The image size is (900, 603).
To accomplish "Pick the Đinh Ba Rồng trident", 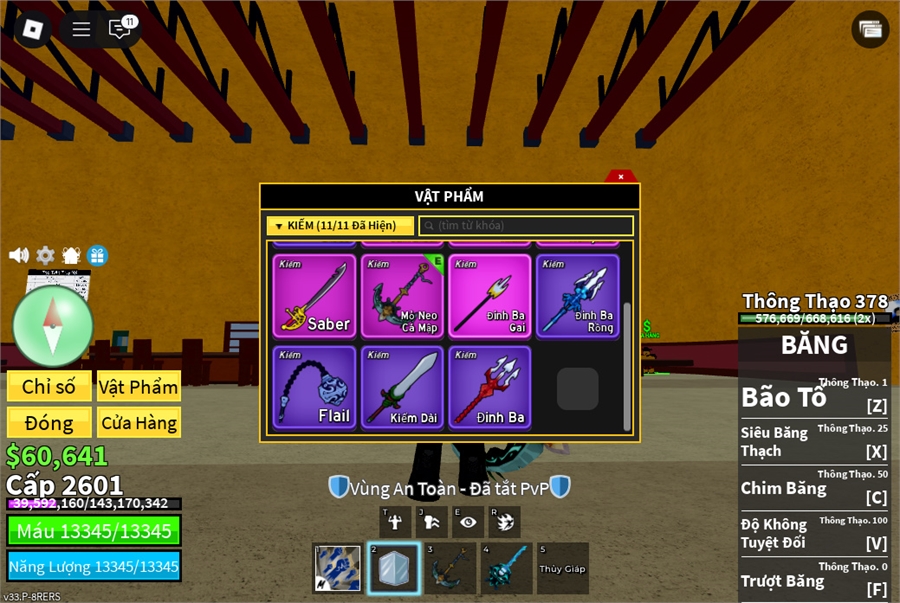I will [578, 295].
